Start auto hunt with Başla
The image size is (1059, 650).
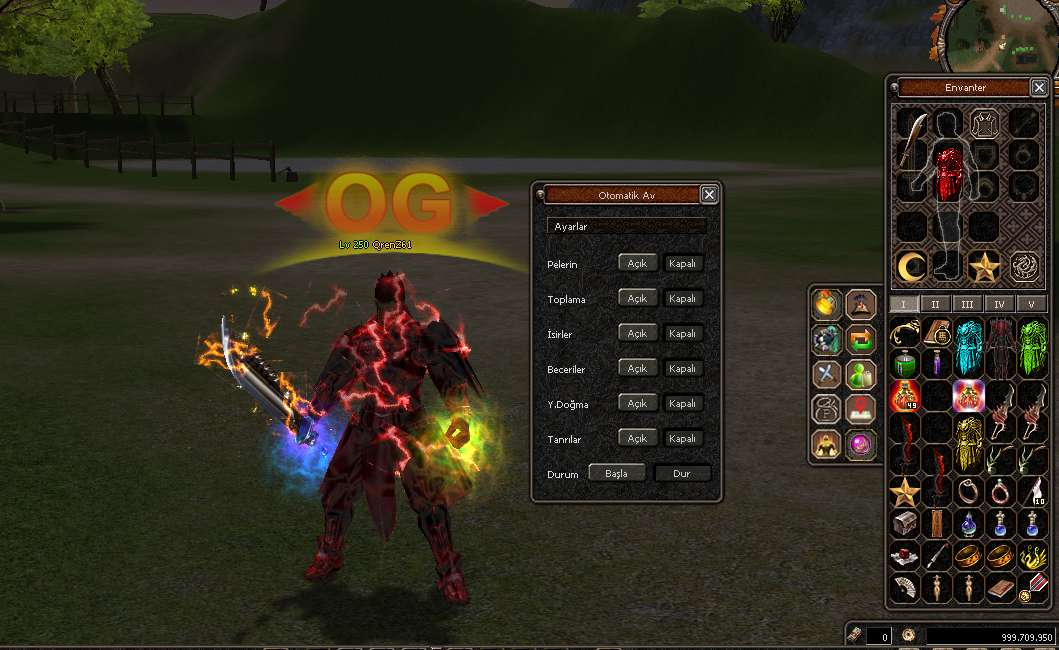click(x=616, y=474)
